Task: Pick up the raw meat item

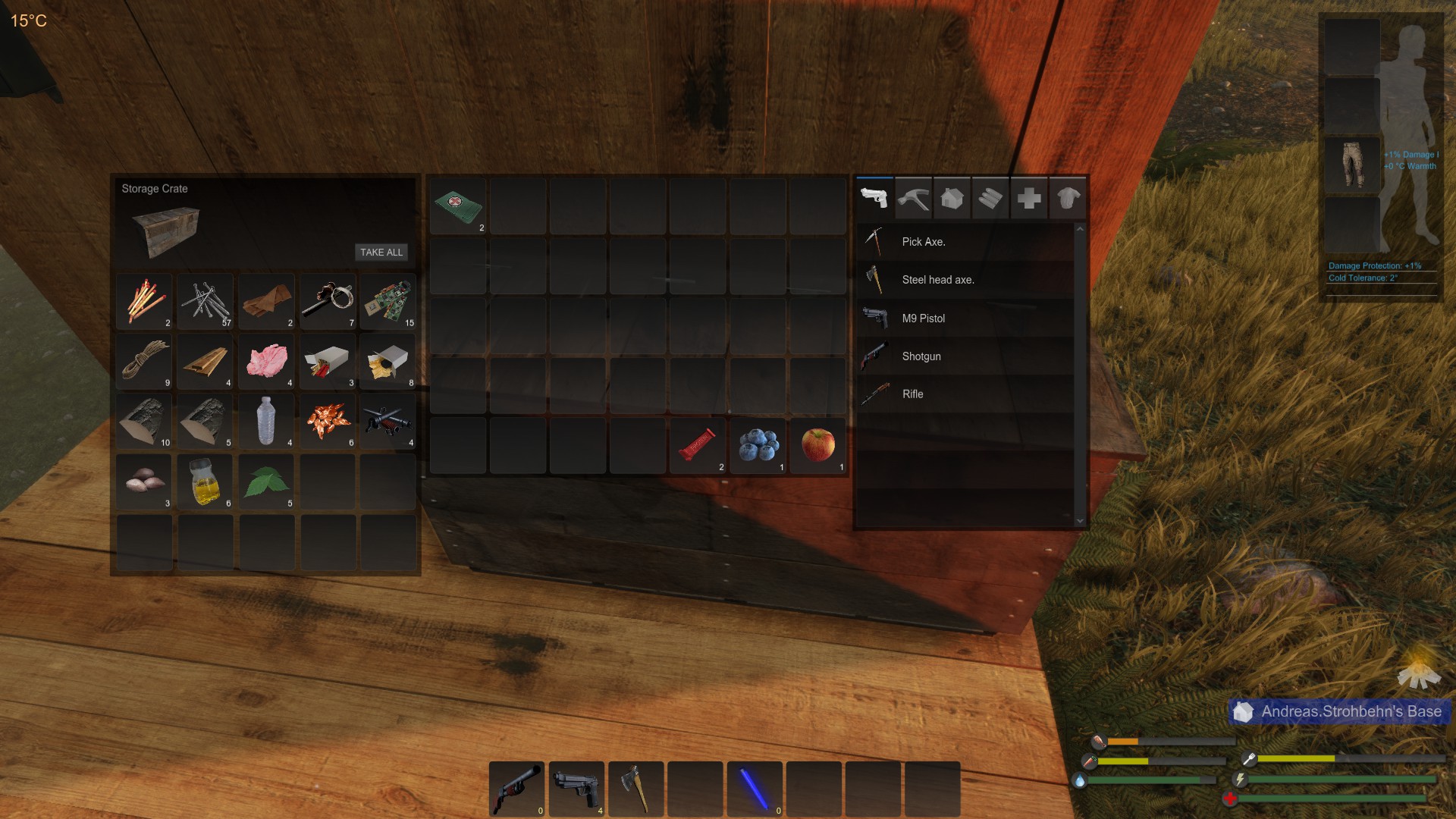Action: pyautogui.click(x=267, y=361)
